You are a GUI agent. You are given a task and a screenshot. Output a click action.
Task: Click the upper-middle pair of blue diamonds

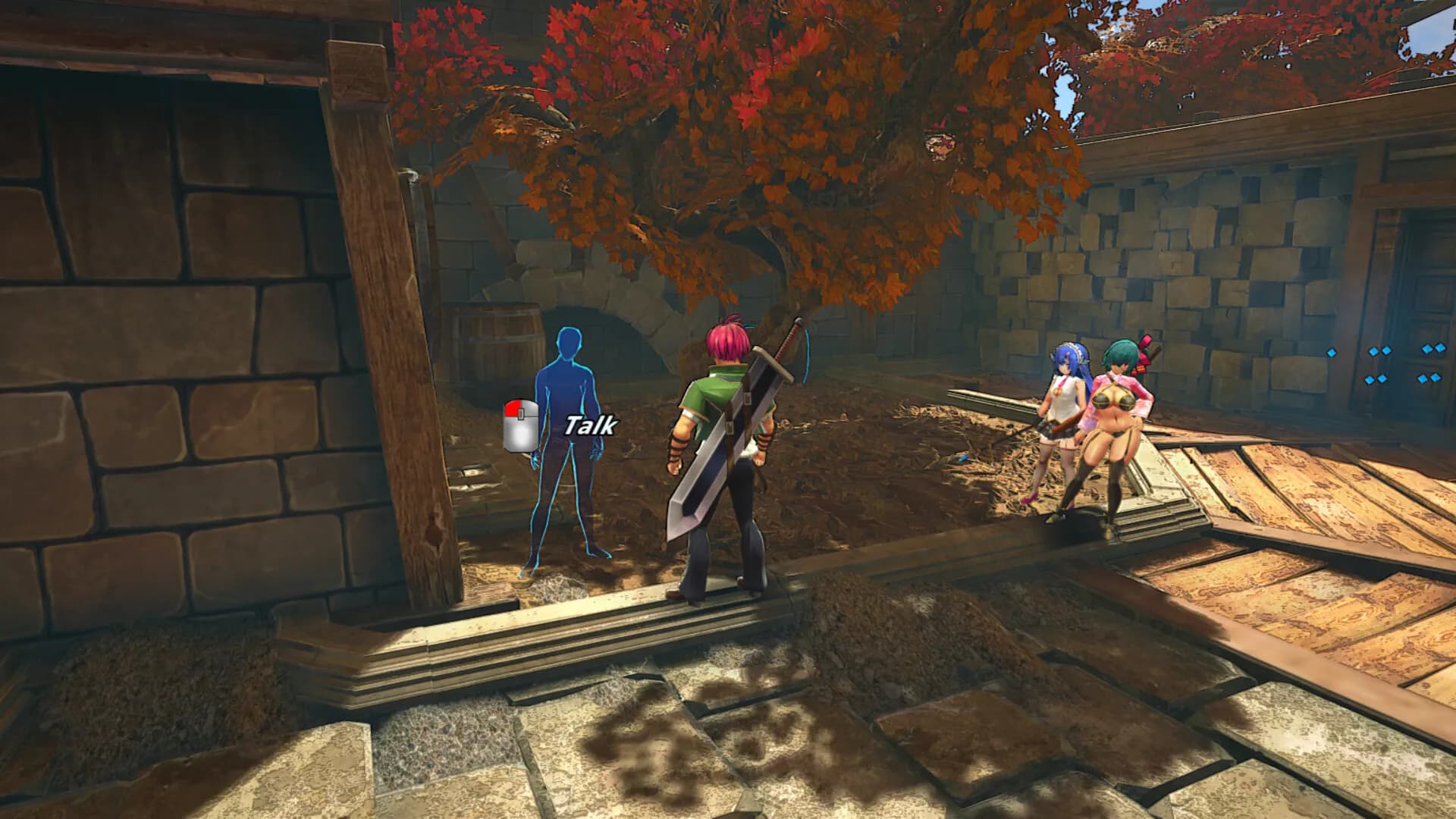click(x=1379, y=352)
